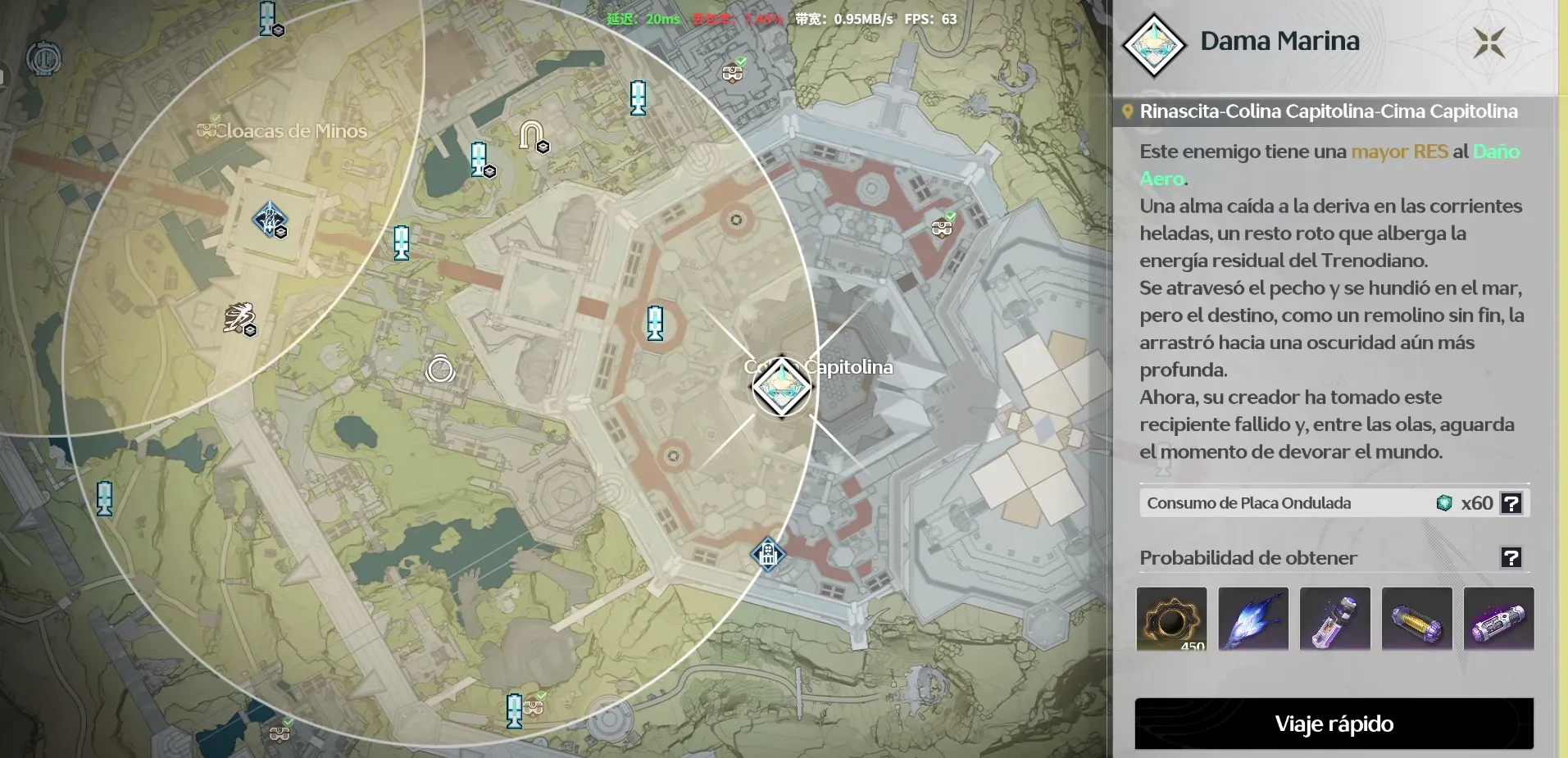The height and width of the screenshot is (758, 1568).
Task: Select the blue building marker on map
Action: coord(768,555)
